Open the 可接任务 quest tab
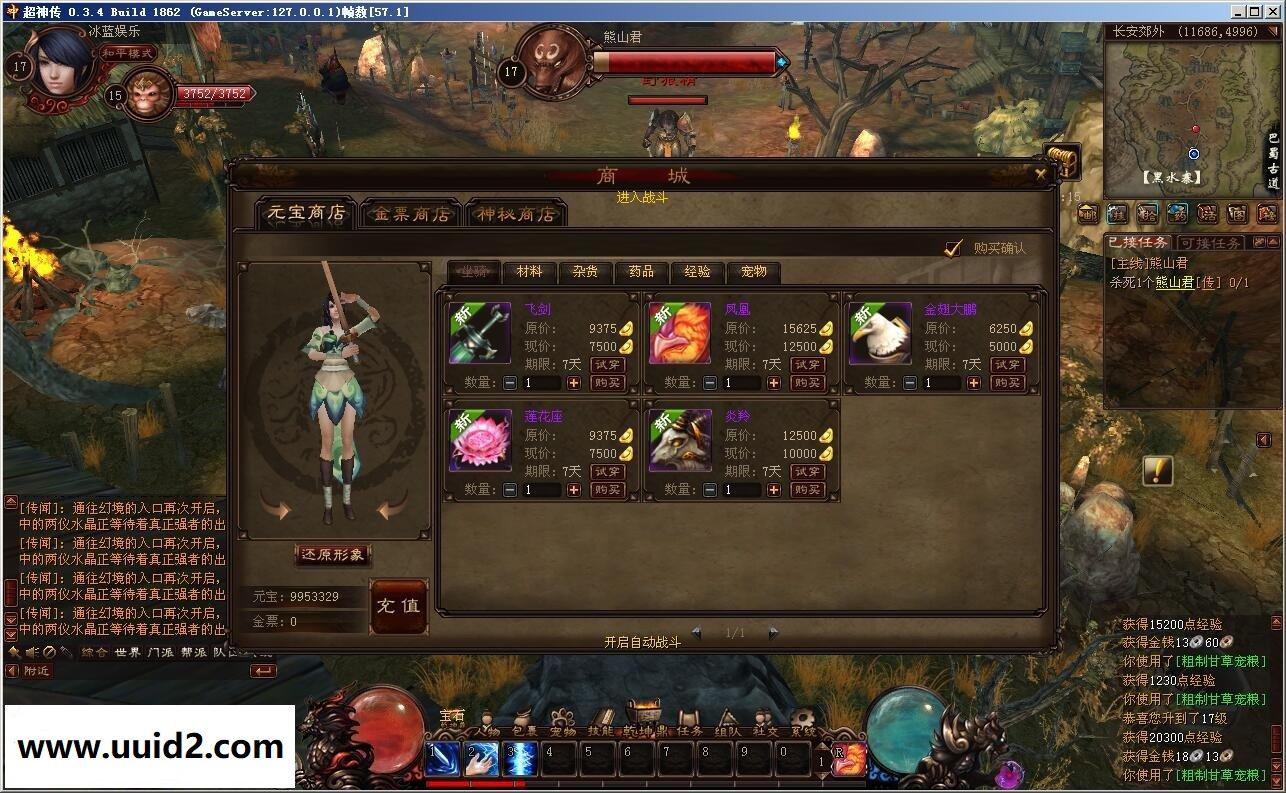The height and width of the screenshot is (793, 1286). point(1210,243)
